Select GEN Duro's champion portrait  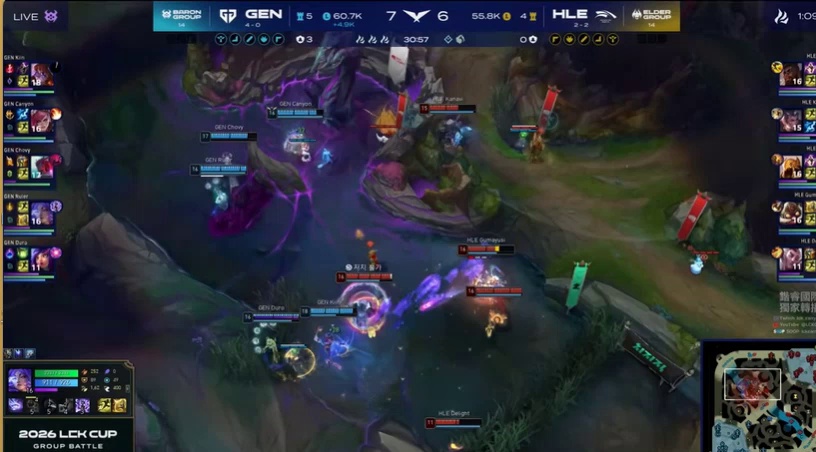click(x=42, y=257)
